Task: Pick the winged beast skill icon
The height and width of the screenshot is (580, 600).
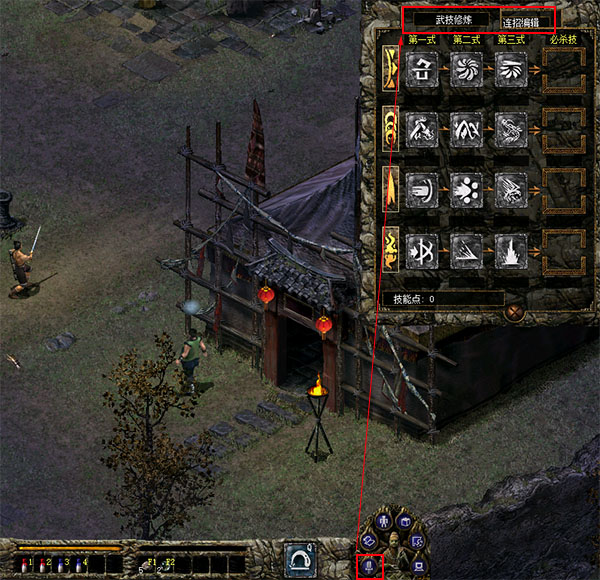Action: coord(510,187)
